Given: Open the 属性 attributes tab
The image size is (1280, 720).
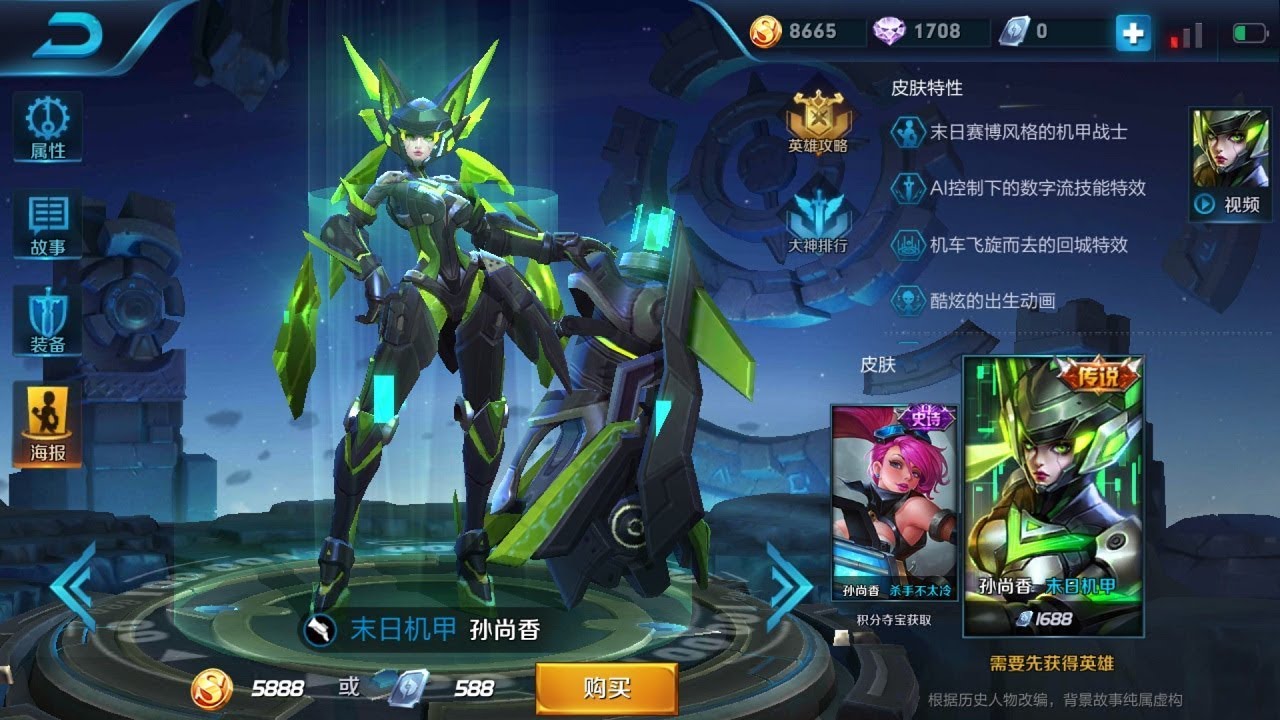Looking at the screenshot, I should (x=47, y=127).
